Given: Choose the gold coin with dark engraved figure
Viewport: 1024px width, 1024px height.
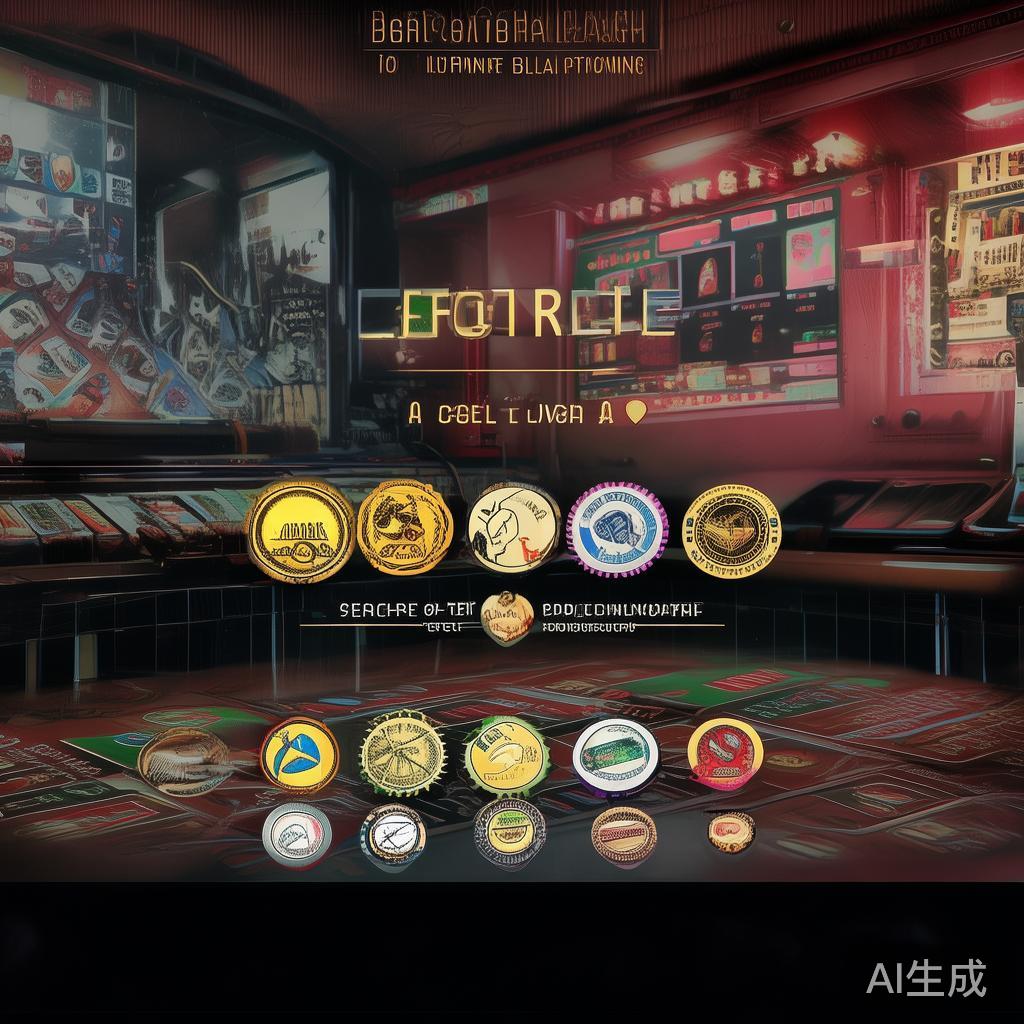Looking at the screenshot, I should click(405, 528).
